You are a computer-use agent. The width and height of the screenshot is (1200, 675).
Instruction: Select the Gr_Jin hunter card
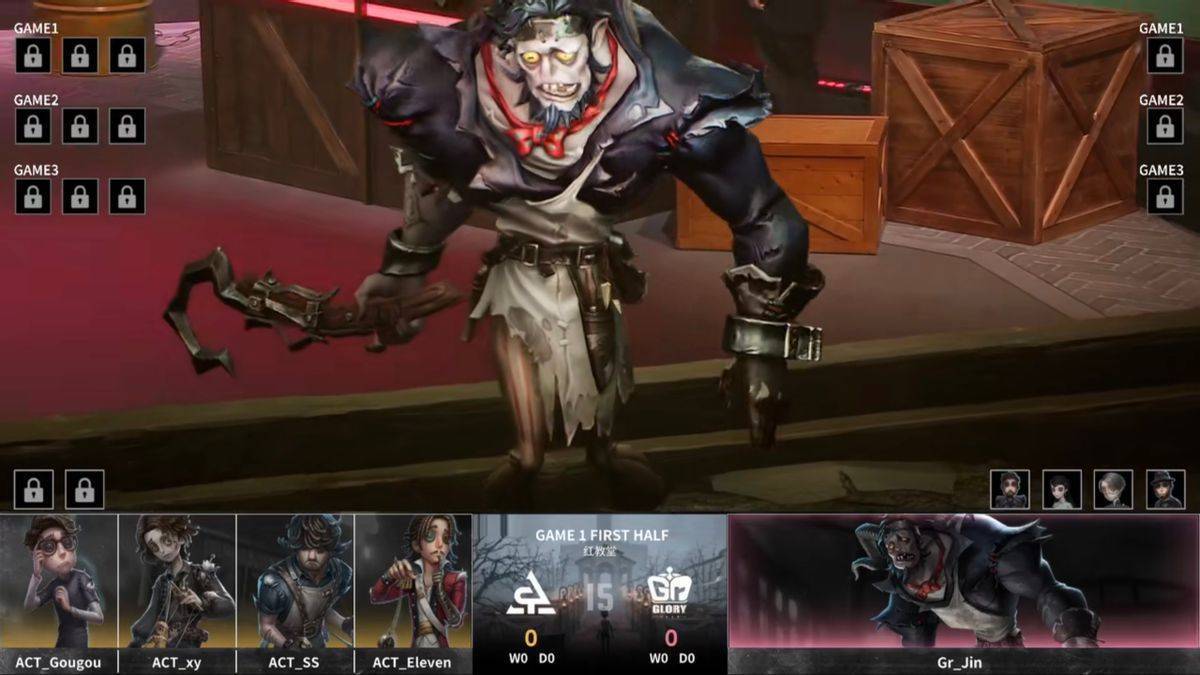click(963, 592)
